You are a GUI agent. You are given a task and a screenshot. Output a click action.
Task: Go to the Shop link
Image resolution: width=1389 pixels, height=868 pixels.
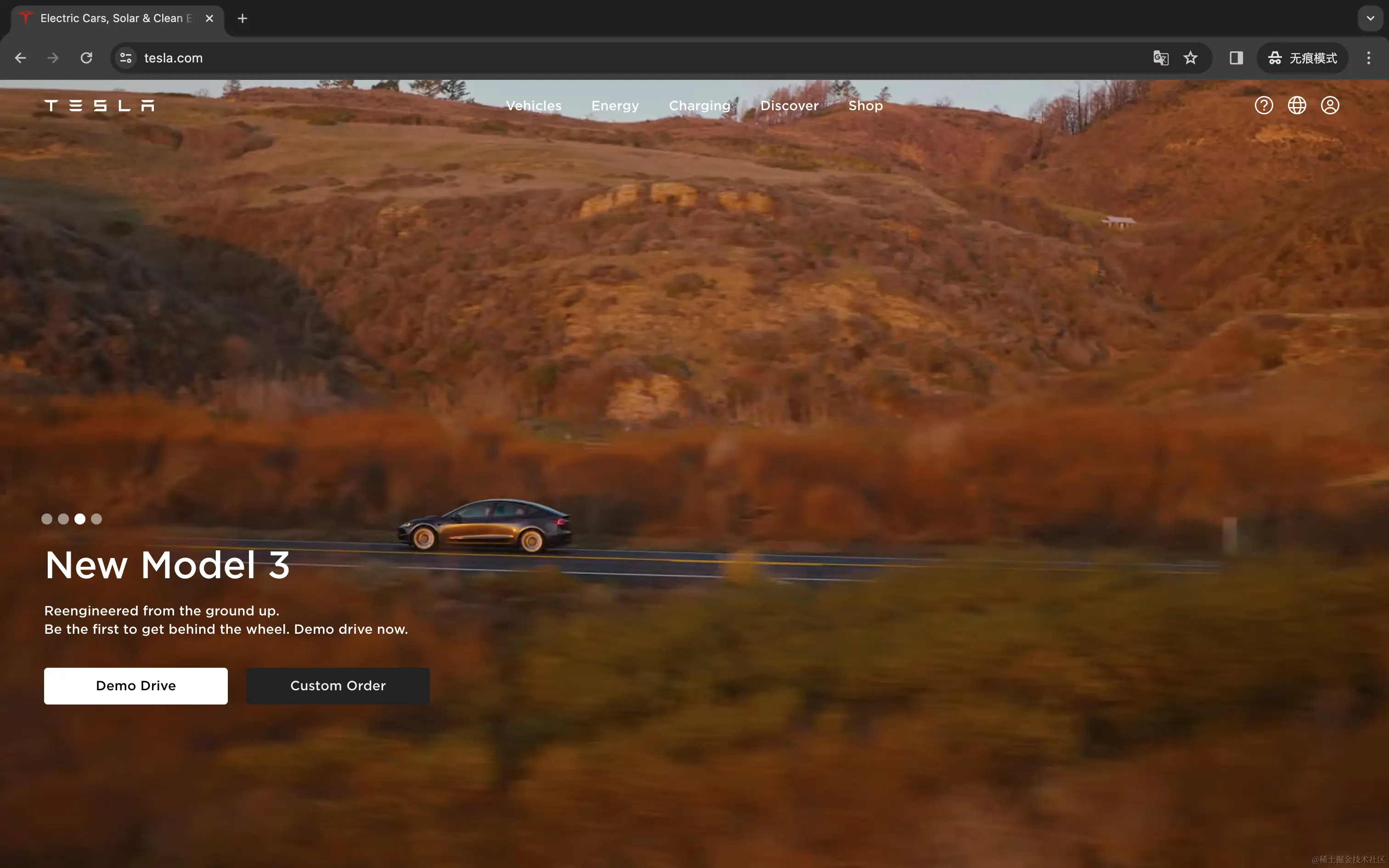coord(865,106)
